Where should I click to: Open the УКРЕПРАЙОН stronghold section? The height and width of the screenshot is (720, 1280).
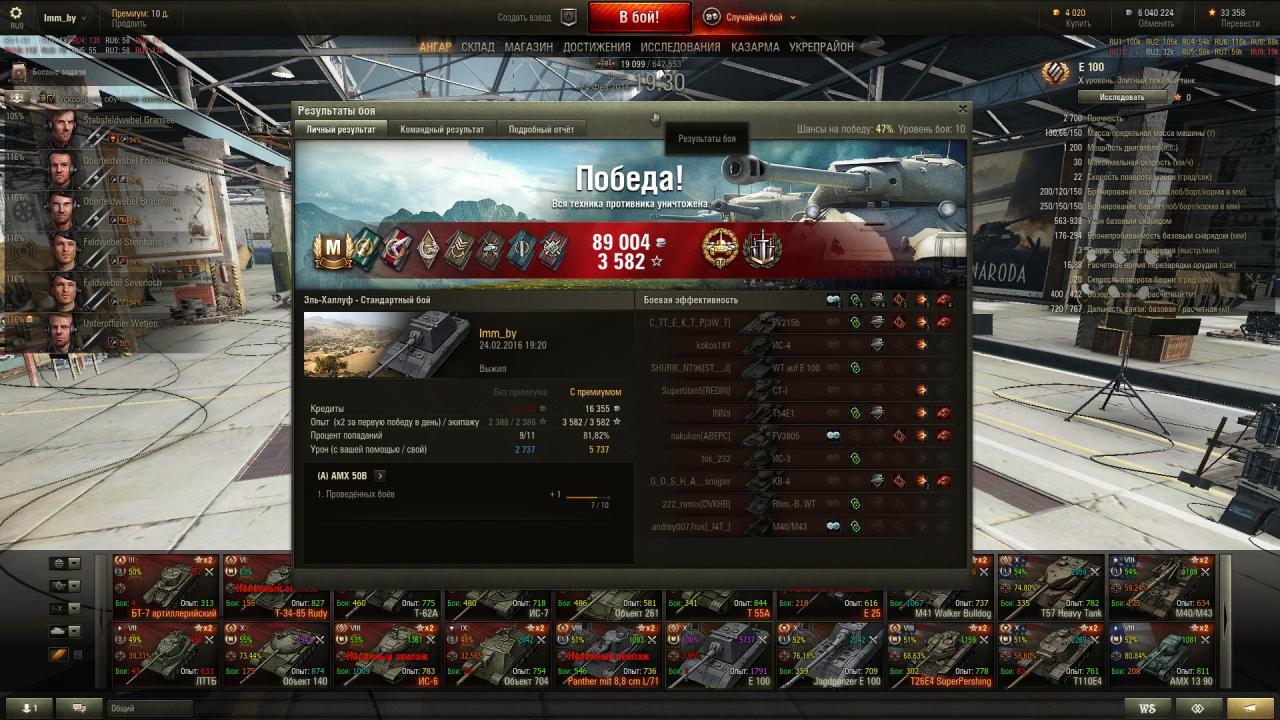(821, 47)
